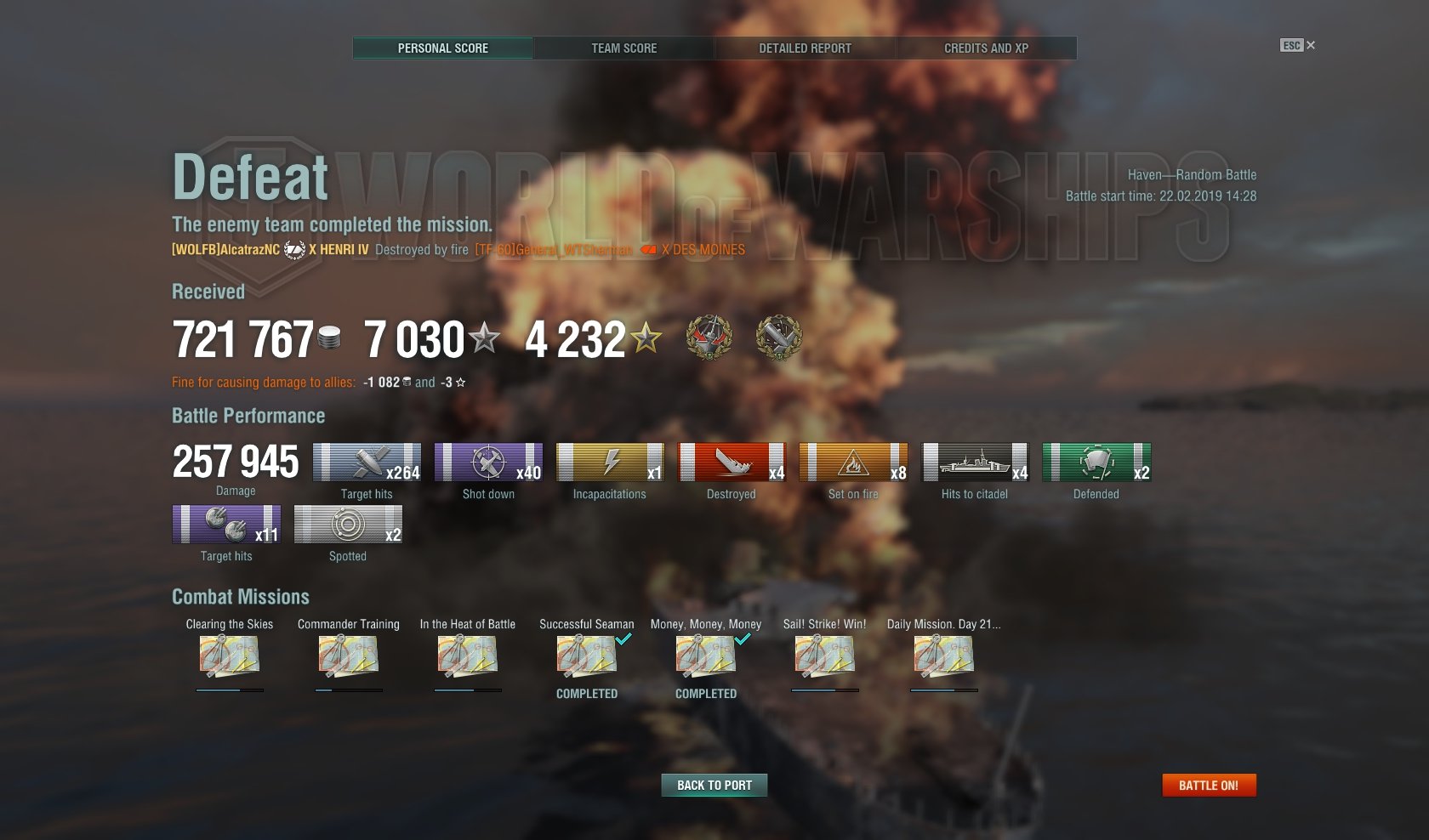
Task: Go back to port
Action: coord(714,786)
